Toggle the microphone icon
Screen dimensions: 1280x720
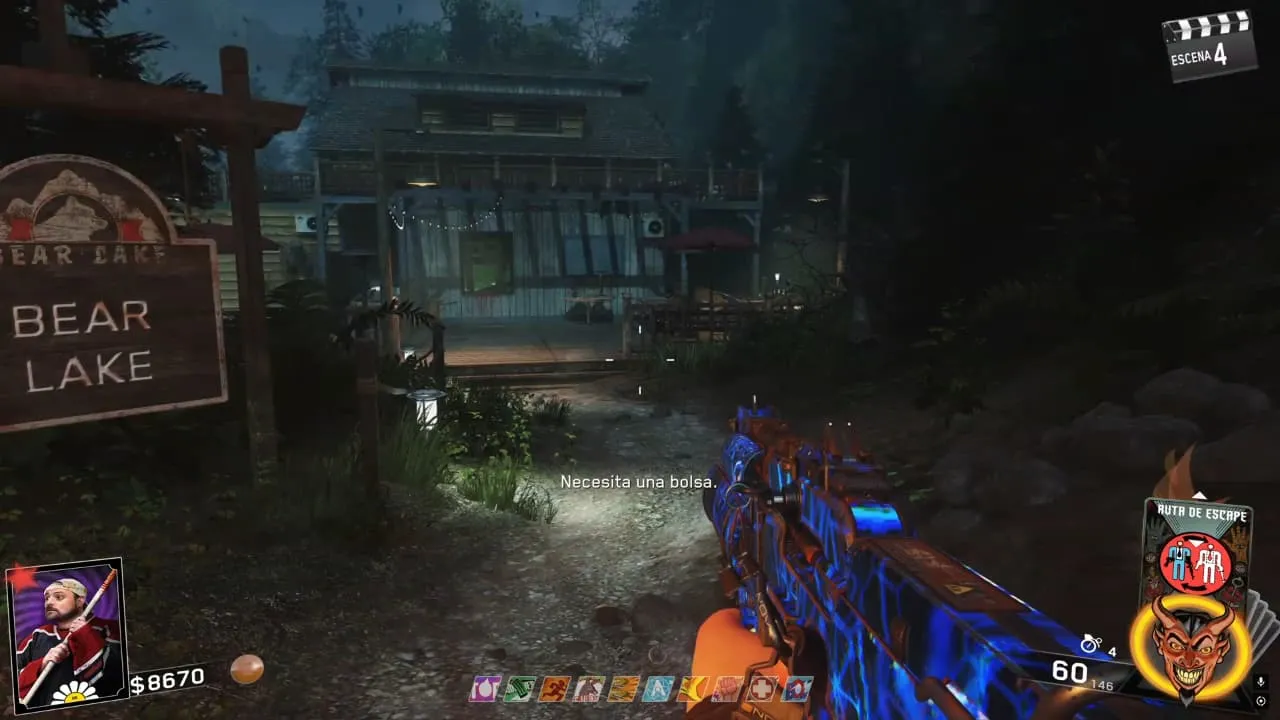1260,682
